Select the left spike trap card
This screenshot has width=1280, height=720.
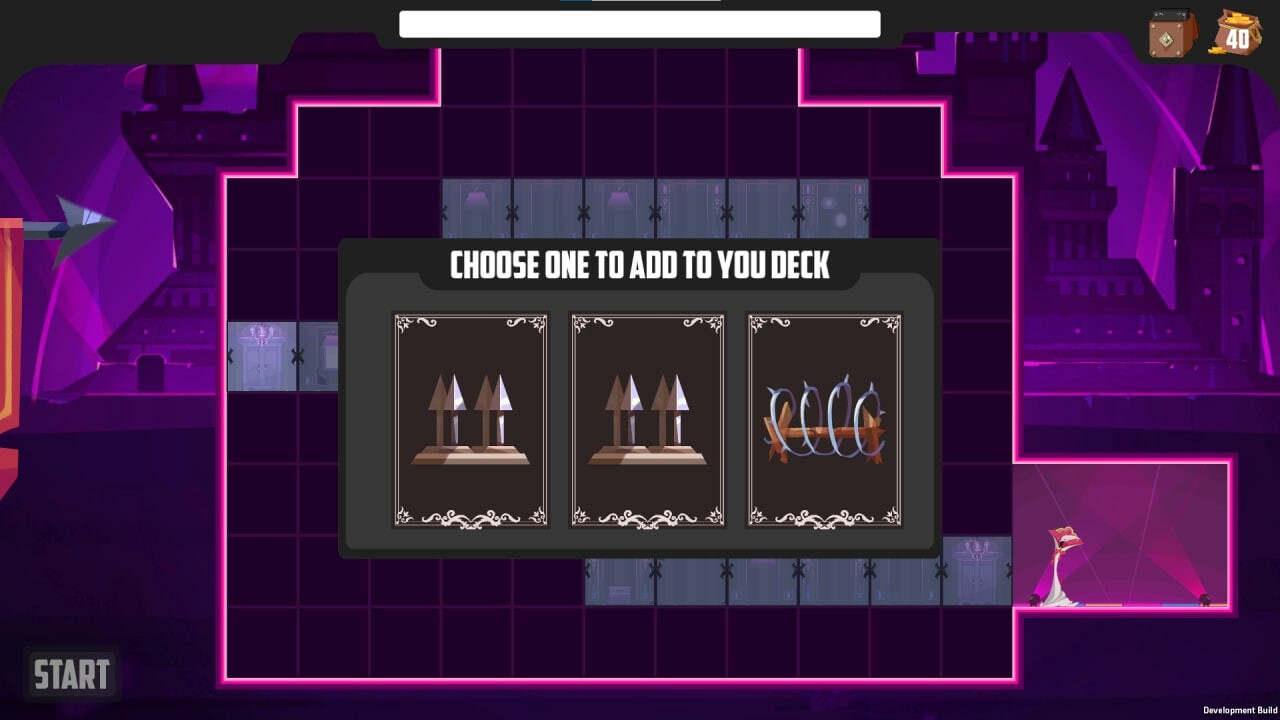point(470,420)
